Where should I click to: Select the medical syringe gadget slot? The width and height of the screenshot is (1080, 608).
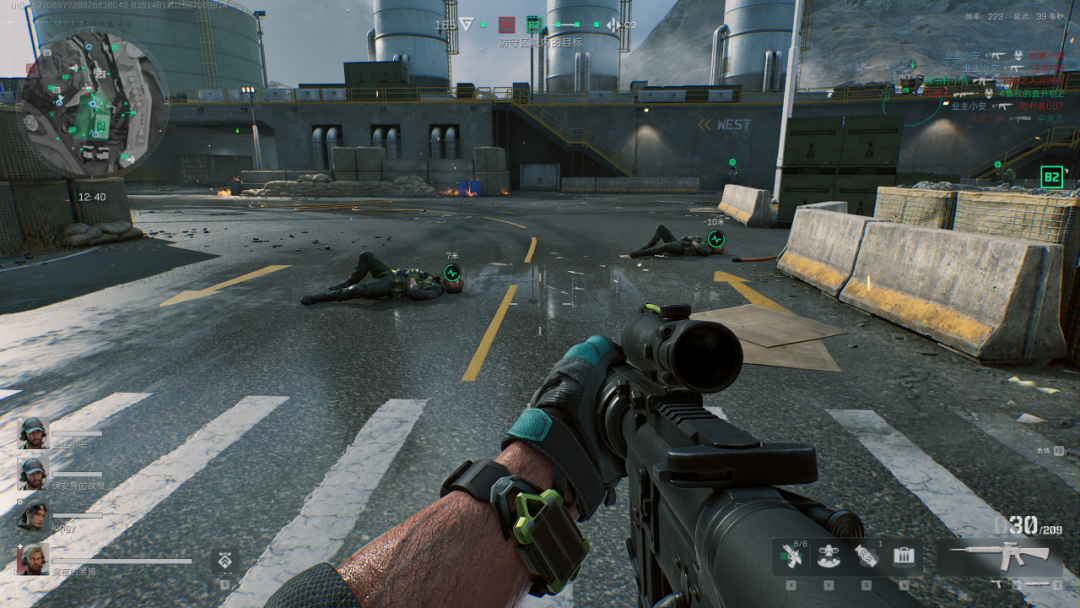pos(790,556)
